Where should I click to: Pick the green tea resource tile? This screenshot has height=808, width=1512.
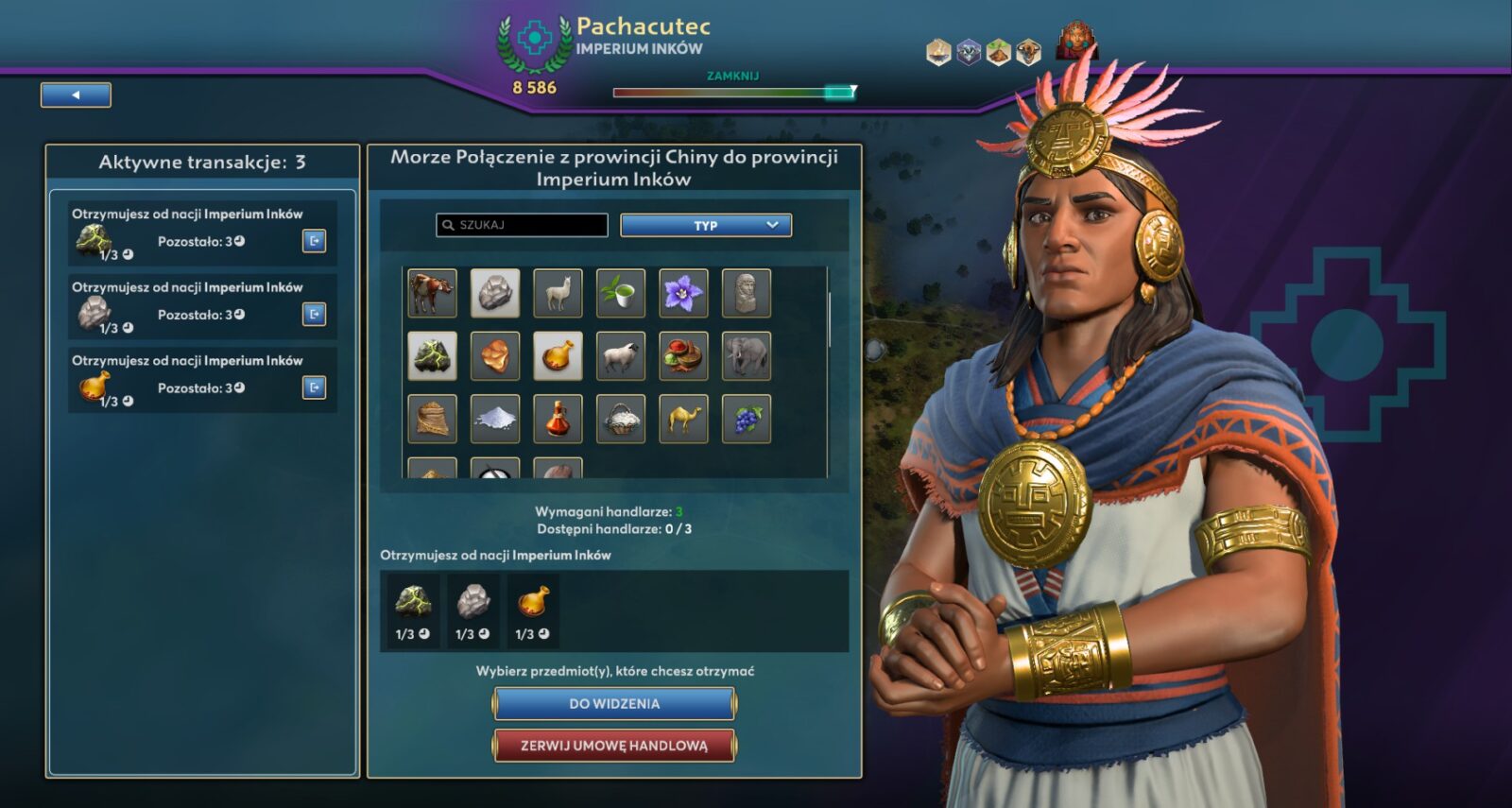pos(621,293)
